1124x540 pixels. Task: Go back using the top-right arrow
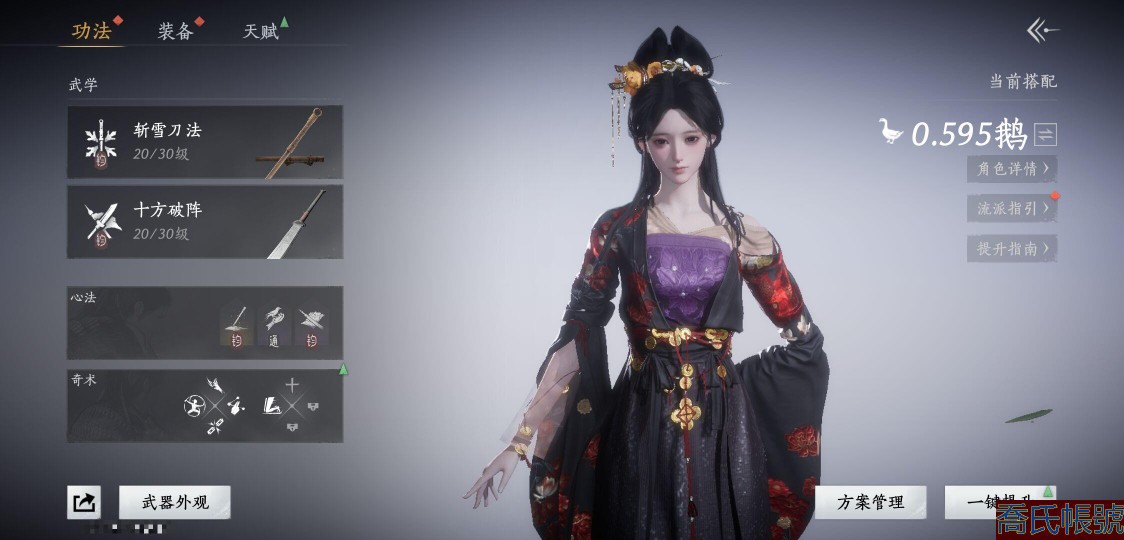[x=1042, y=31]
